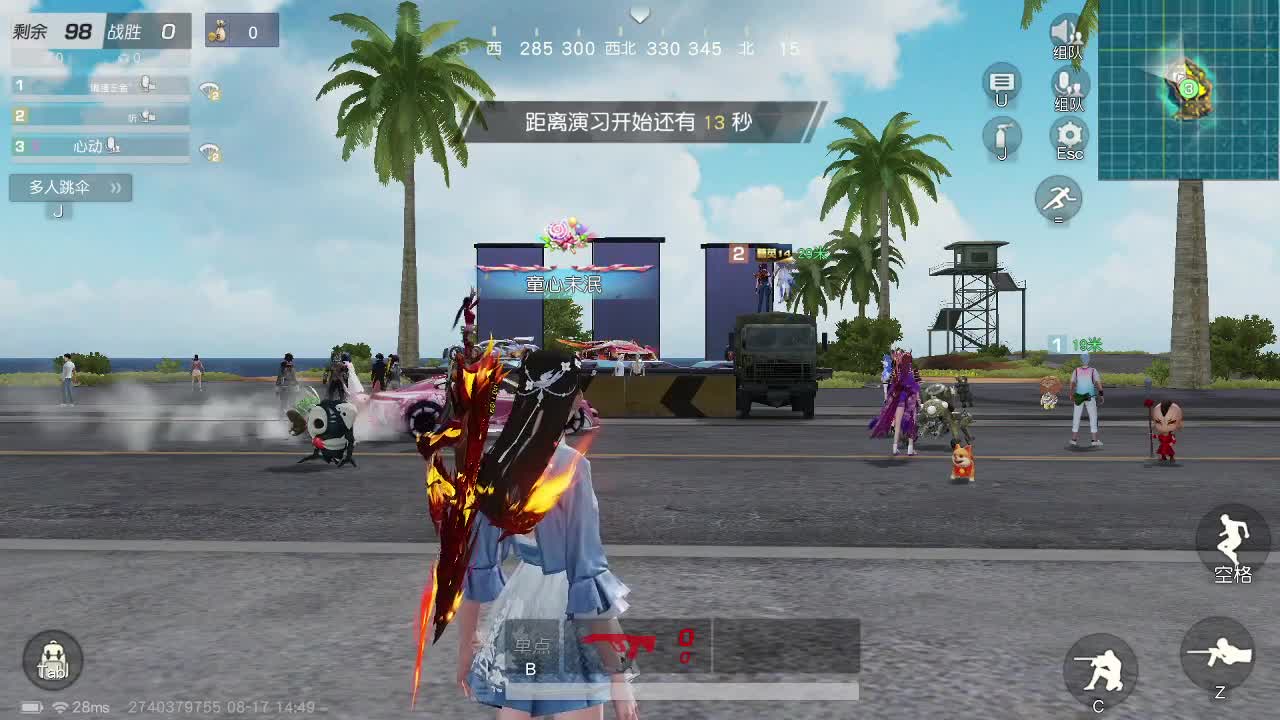Open game settings with the Esc gear icon

click(x=1068, y=132)
